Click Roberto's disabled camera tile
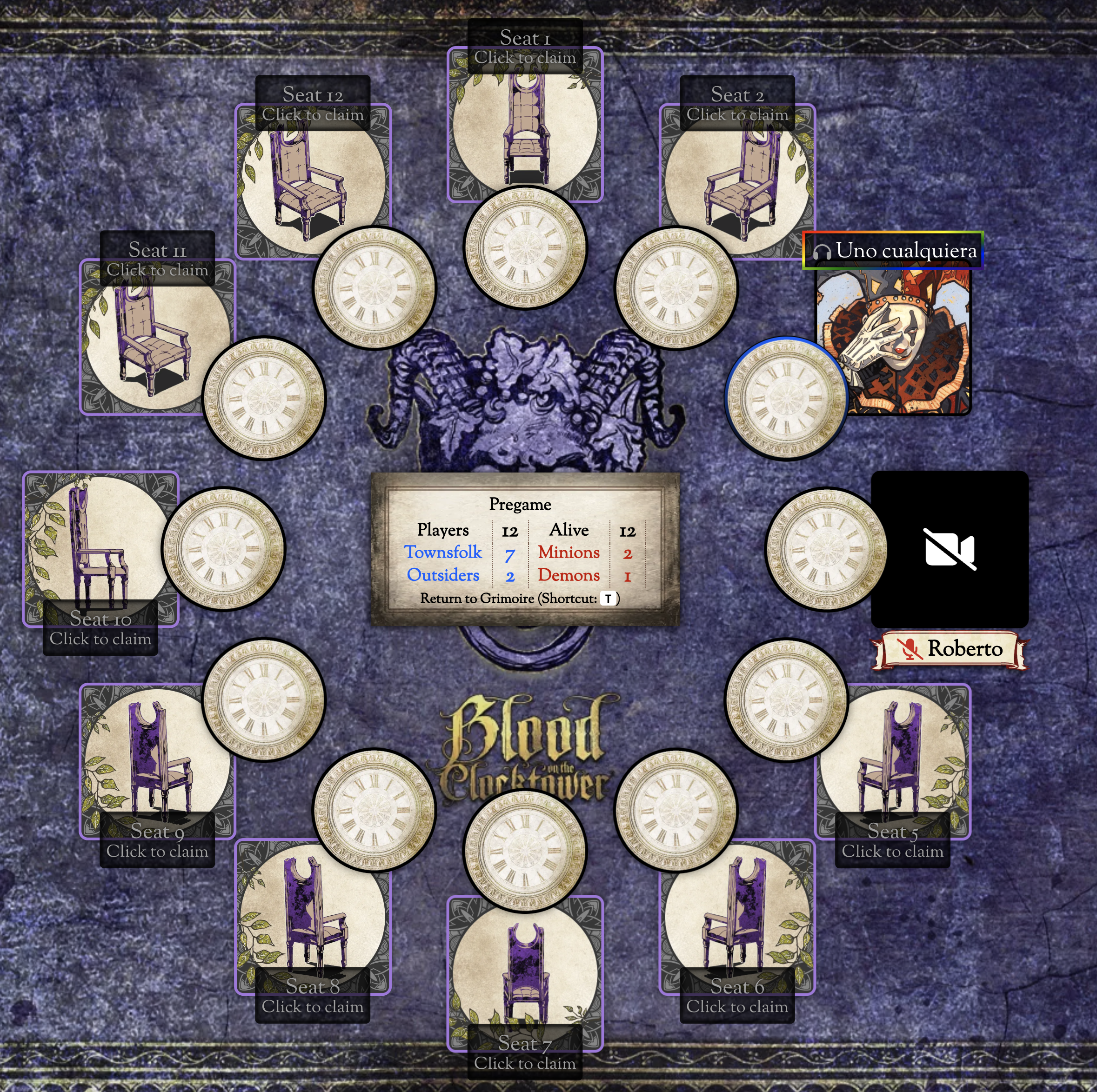Screen dimensions: 1097x1092 point(950,549)
